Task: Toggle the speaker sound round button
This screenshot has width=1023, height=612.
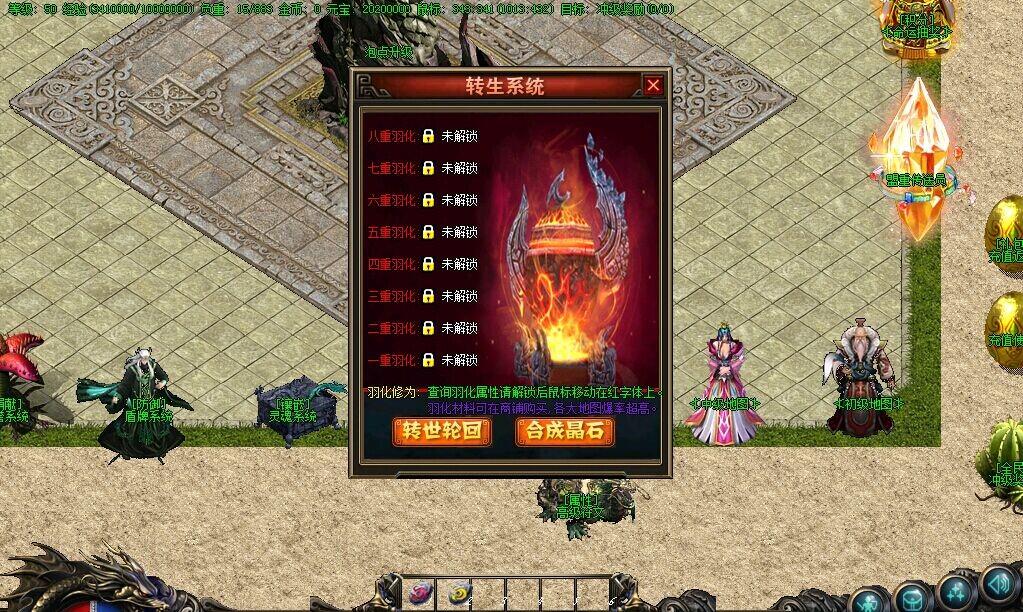Action: tap(998, 583)
